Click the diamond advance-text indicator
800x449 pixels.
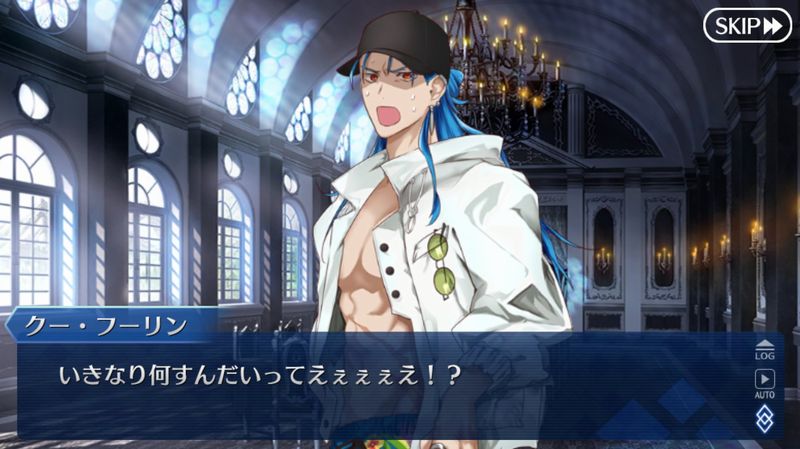[765, 419]
